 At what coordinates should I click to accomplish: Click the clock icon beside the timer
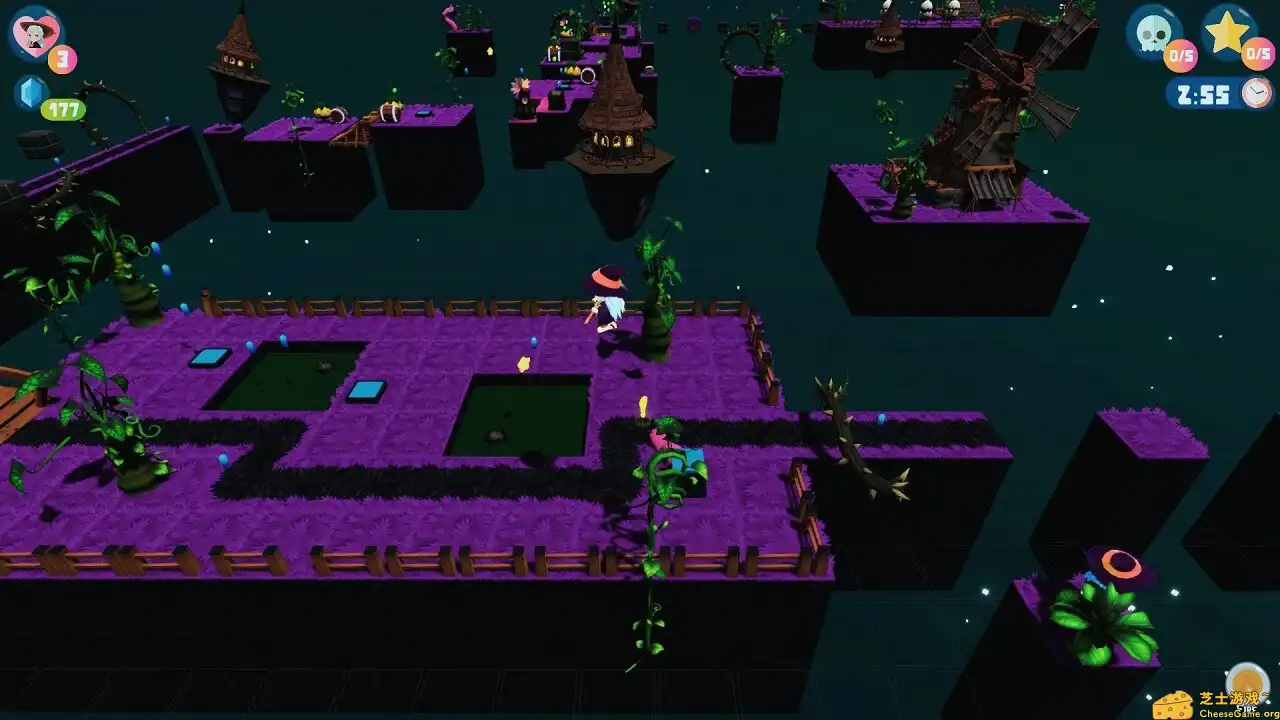(1256, 92)
